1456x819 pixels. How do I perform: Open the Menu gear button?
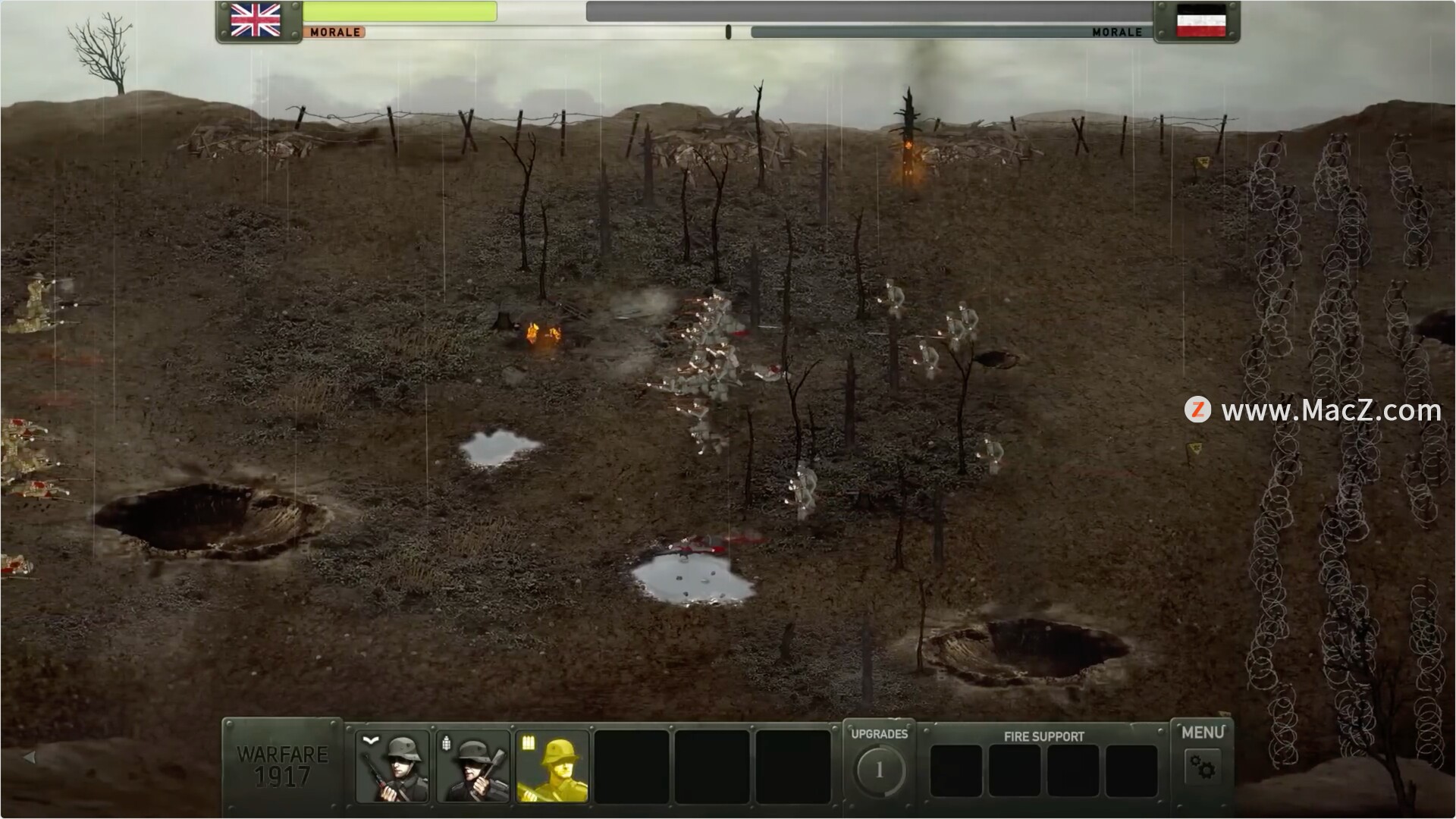tap(1202, 767)
